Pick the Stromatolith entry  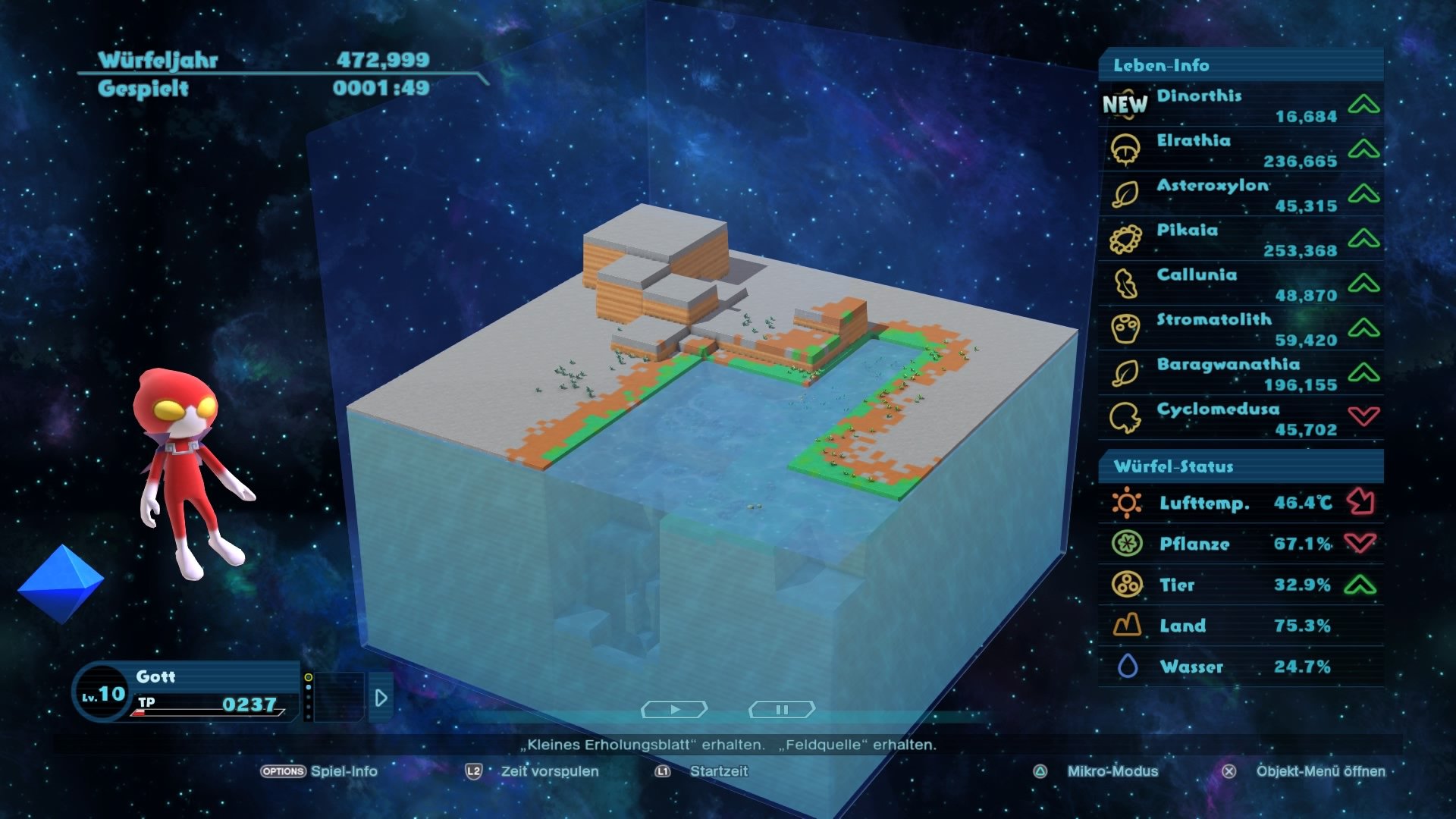click(1241, 329)
